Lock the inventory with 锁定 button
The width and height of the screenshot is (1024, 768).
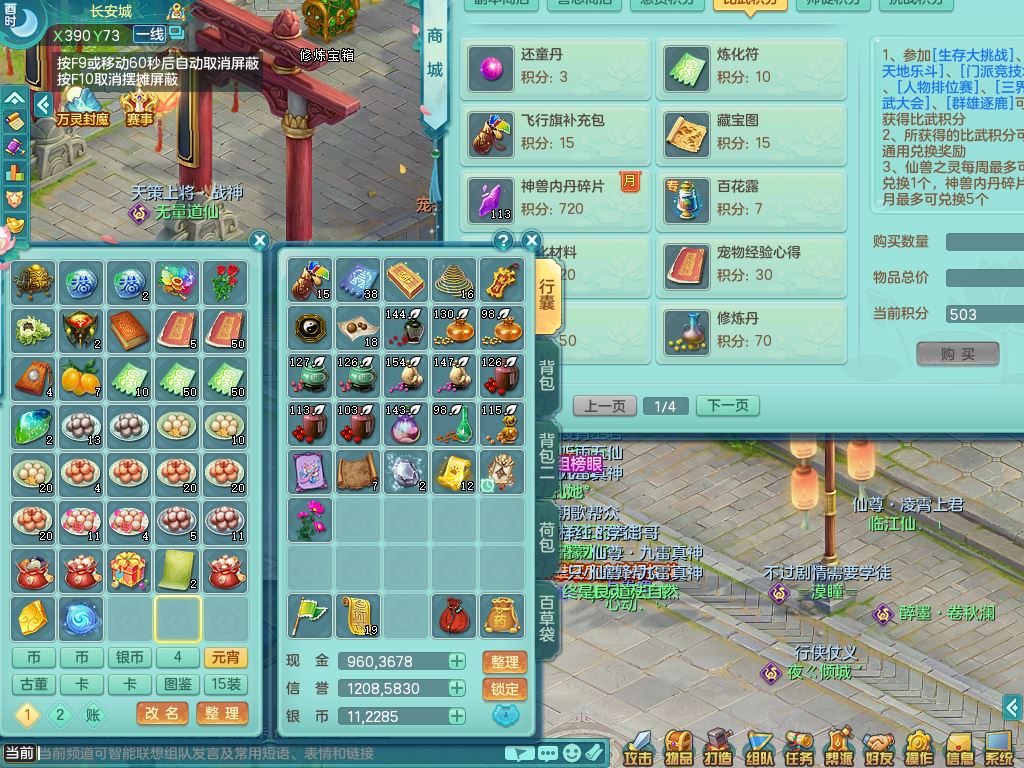click(505, 689)
